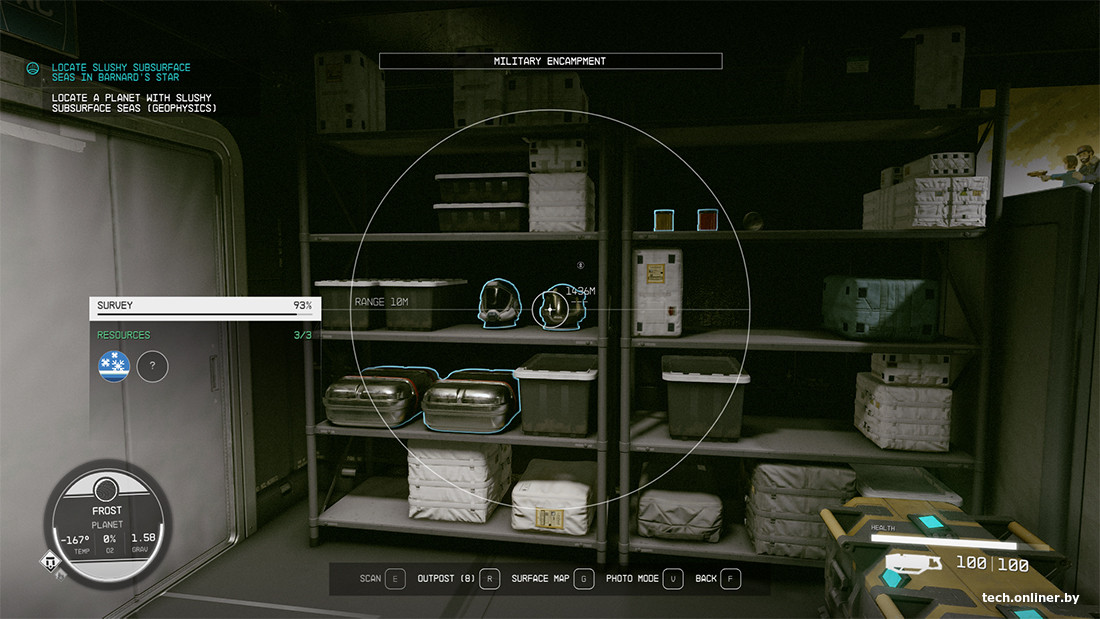Open the Slushy Subsurface Seas quest tracker
This screenshot has width=1100, height=619.
[120, 73]
